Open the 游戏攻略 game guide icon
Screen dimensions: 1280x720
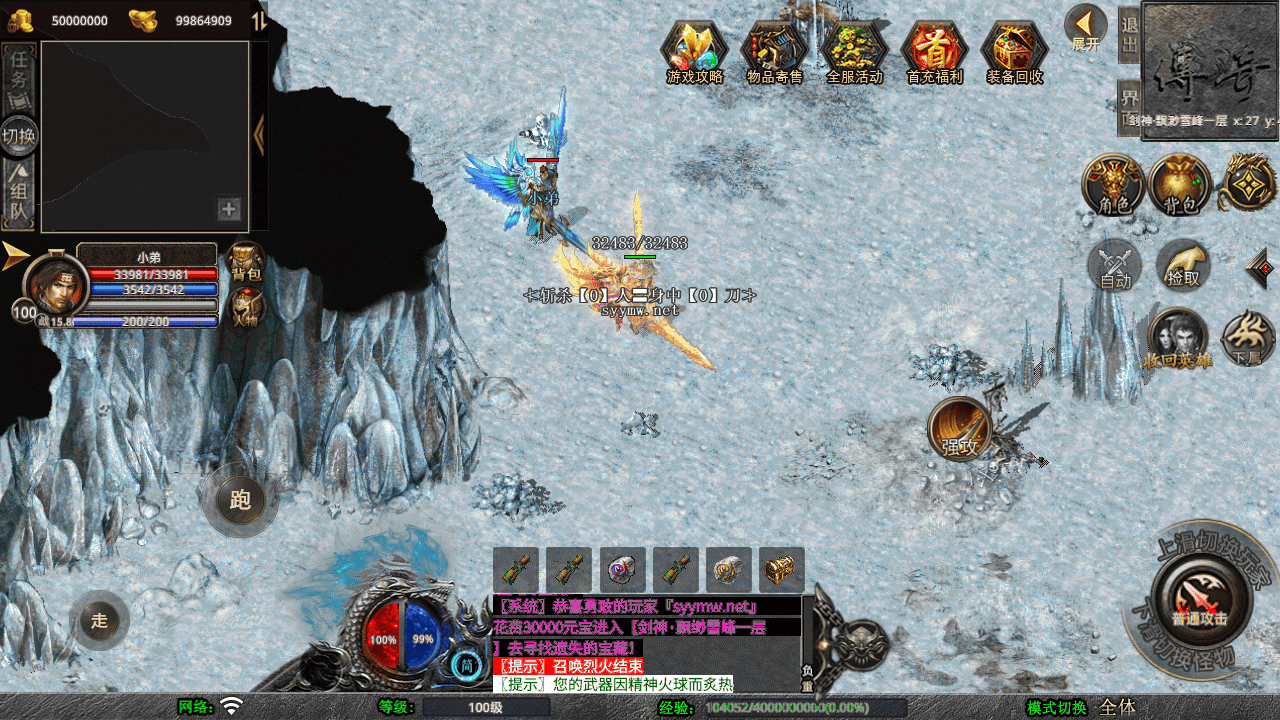[695, 50]
